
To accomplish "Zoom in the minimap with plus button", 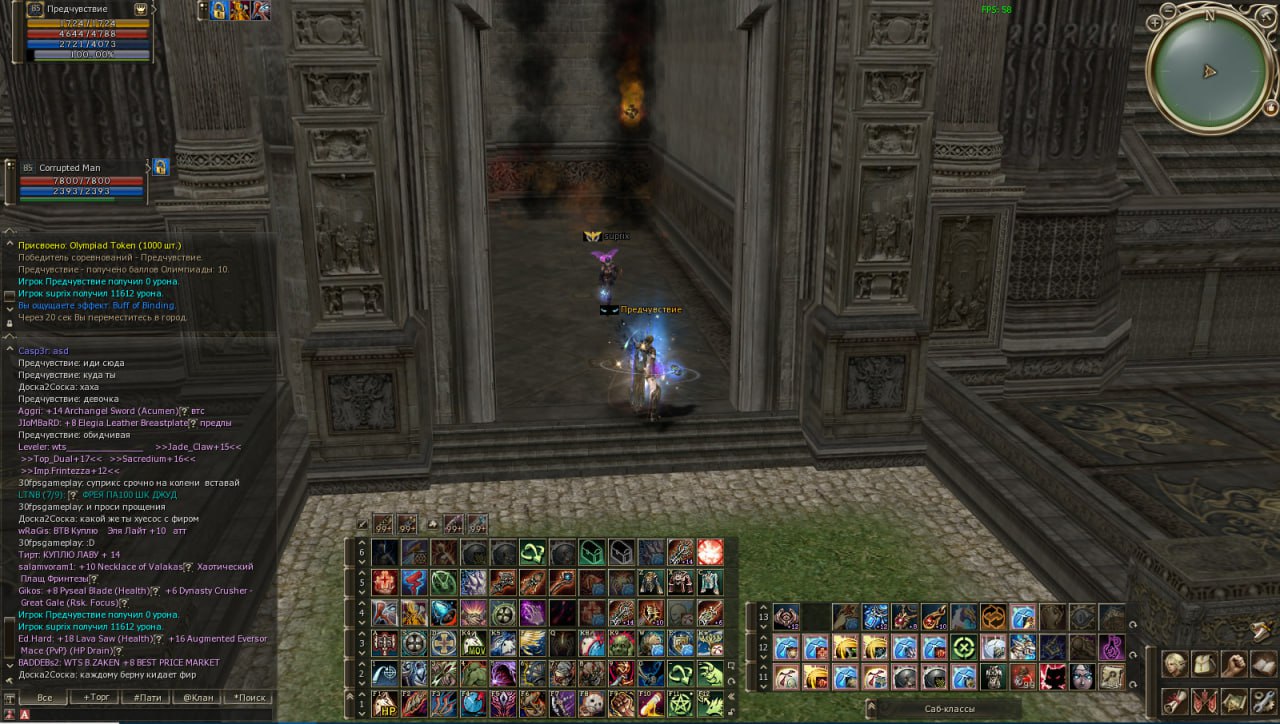I will [1156, 20].
